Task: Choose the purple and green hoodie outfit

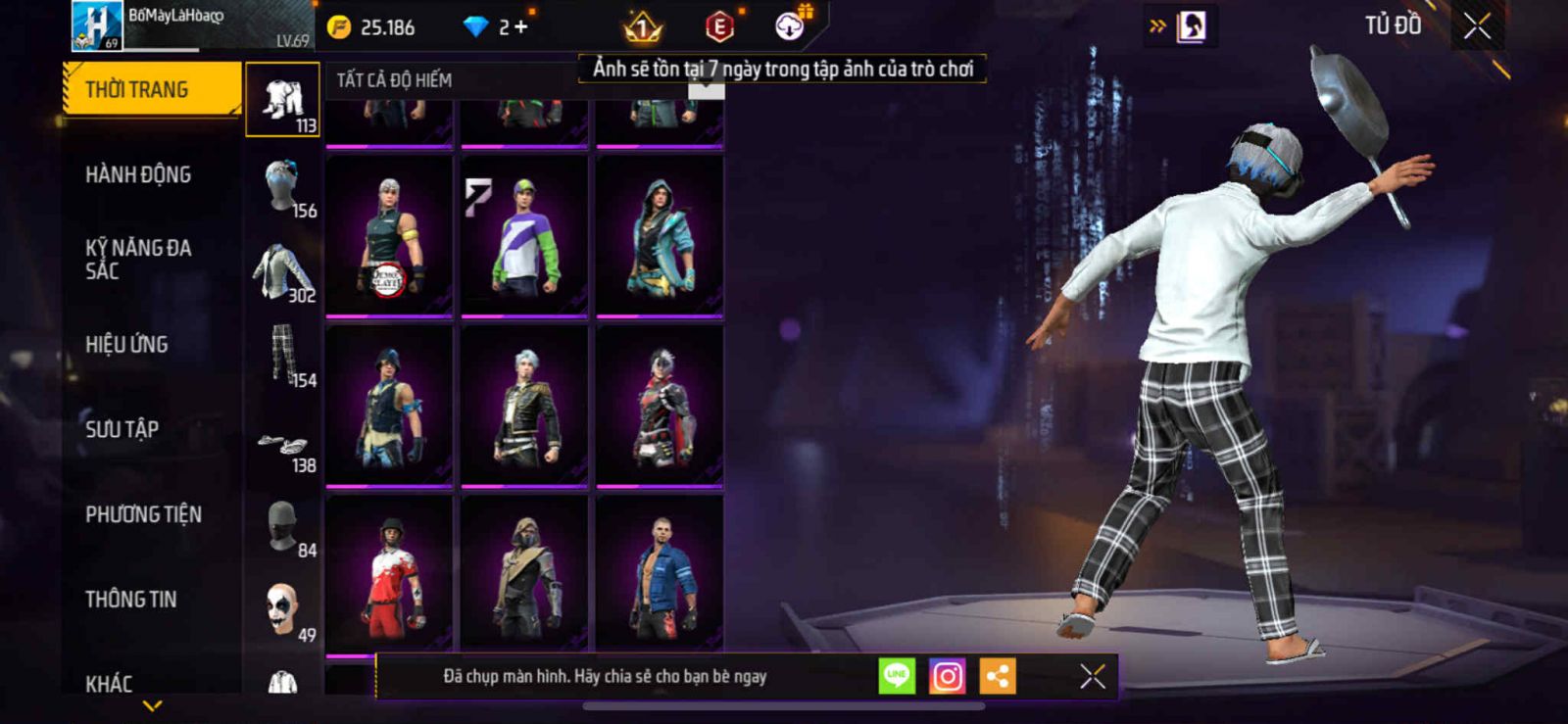Action: click(524, 235)
